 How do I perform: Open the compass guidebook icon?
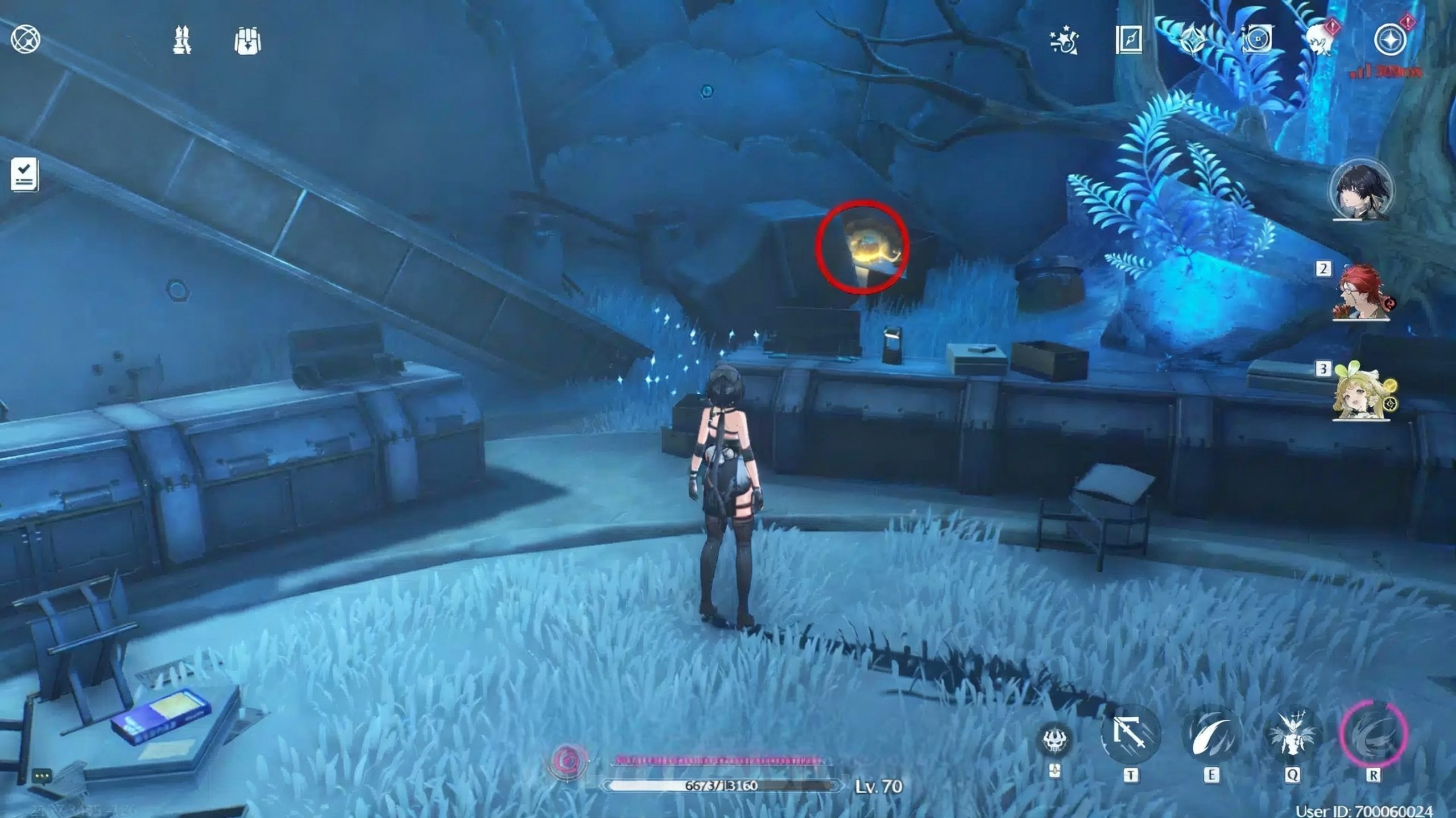pyautogui.click(x=1128, y=40)
